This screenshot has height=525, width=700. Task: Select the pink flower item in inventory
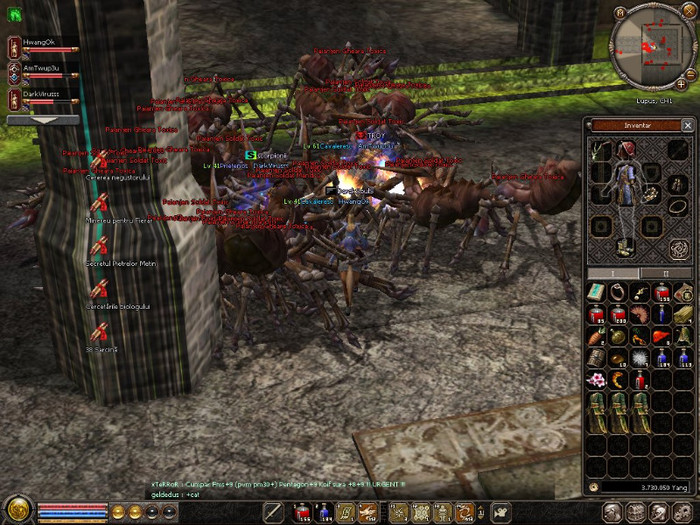pos(598,380)
